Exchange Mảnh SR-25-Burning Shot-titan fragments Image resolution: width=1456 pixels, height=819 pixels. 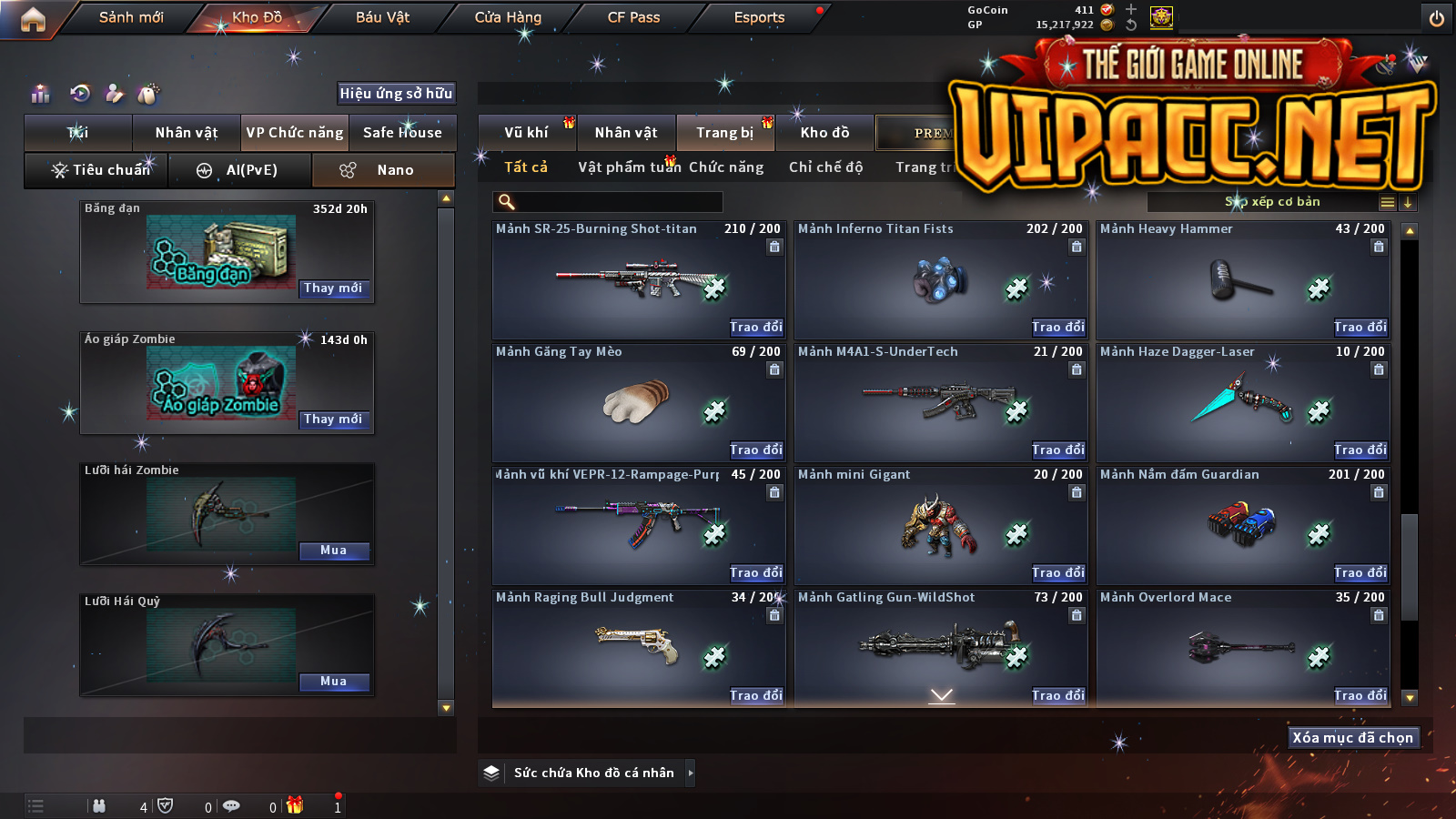pyautogui.click(x=755, y=328)
